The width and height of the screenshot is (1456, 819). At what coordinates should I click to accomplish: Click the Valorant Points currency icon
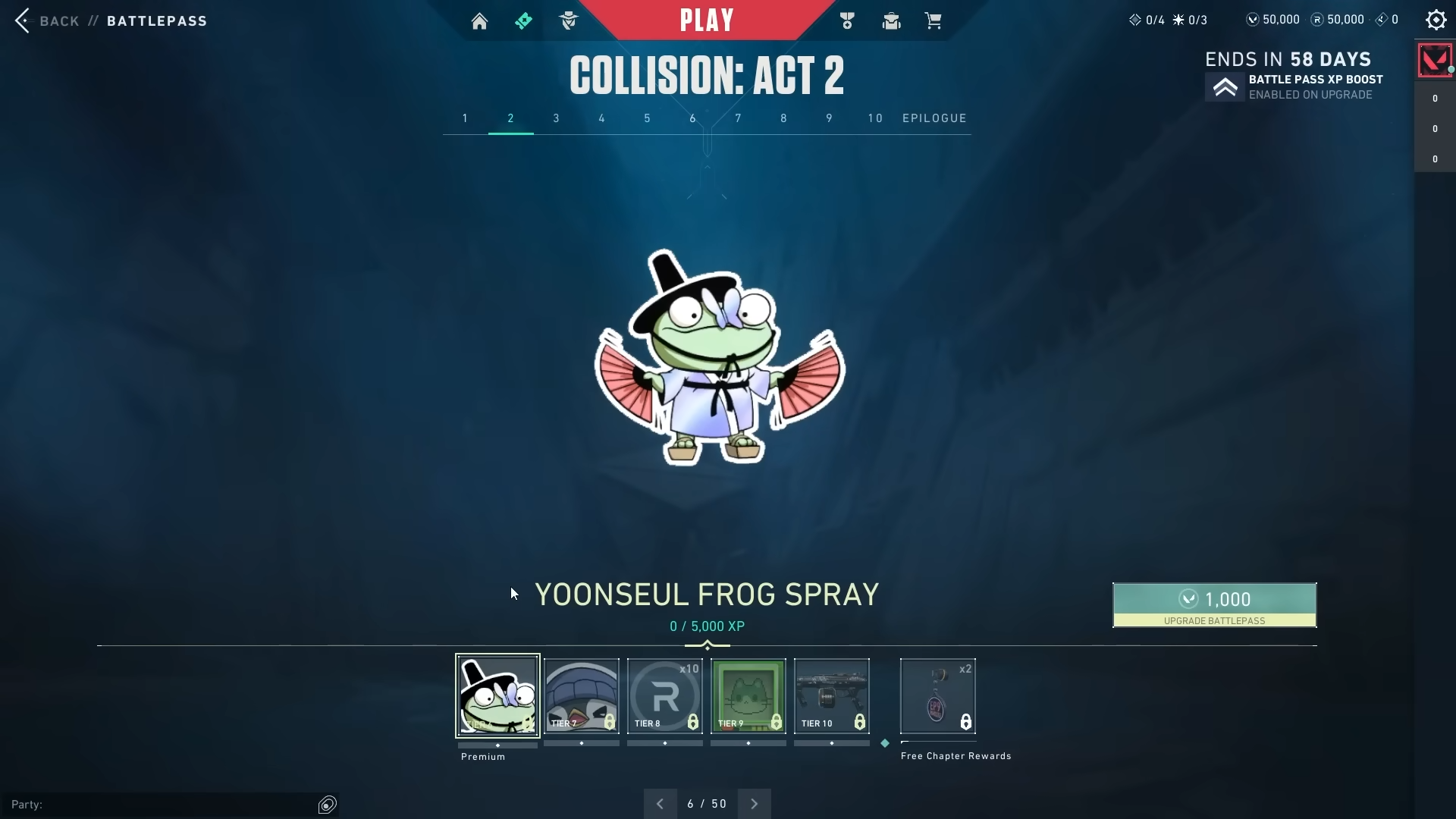click(1252, 19)
